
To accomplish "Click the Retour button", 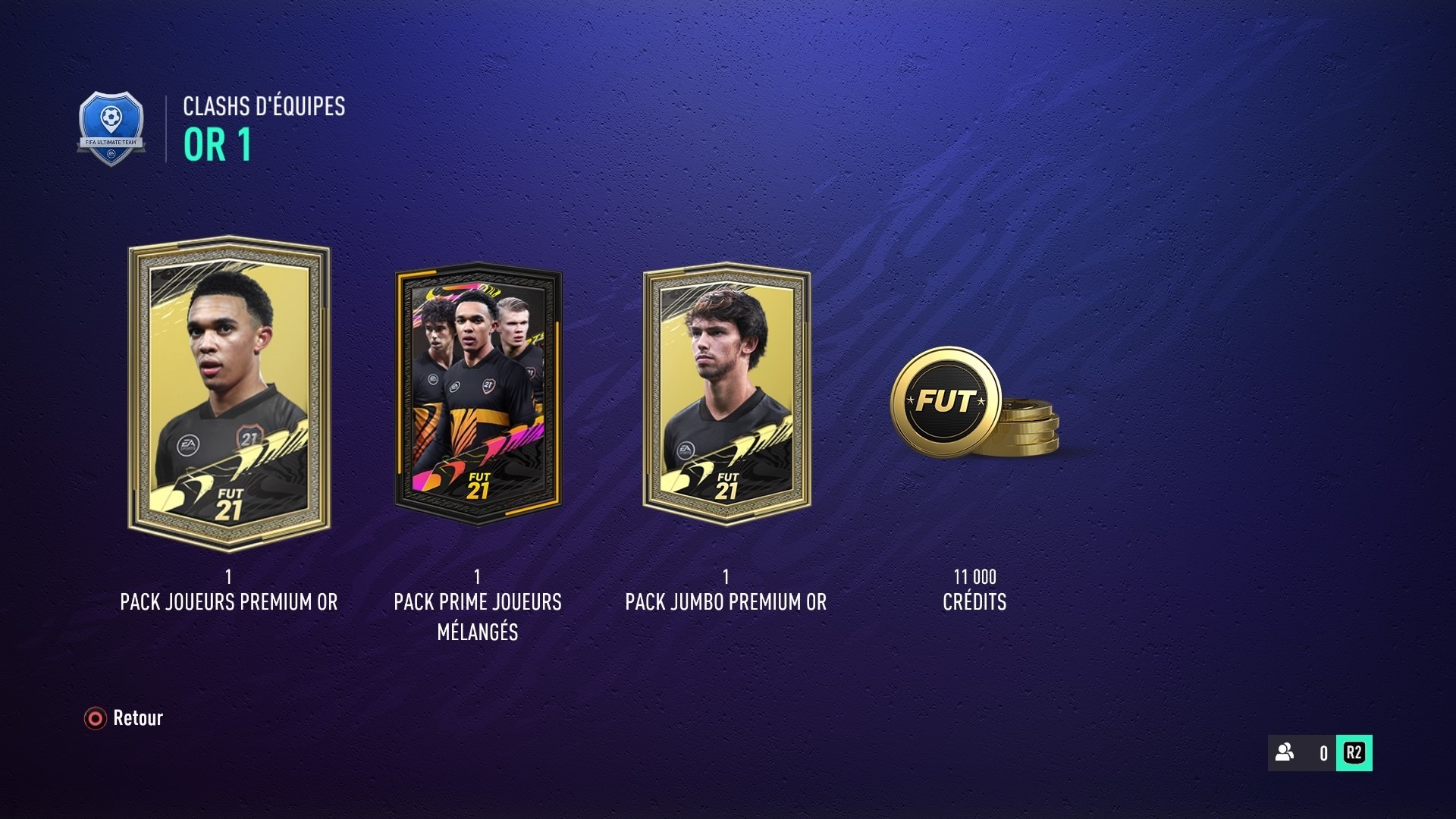I will 138,717.
